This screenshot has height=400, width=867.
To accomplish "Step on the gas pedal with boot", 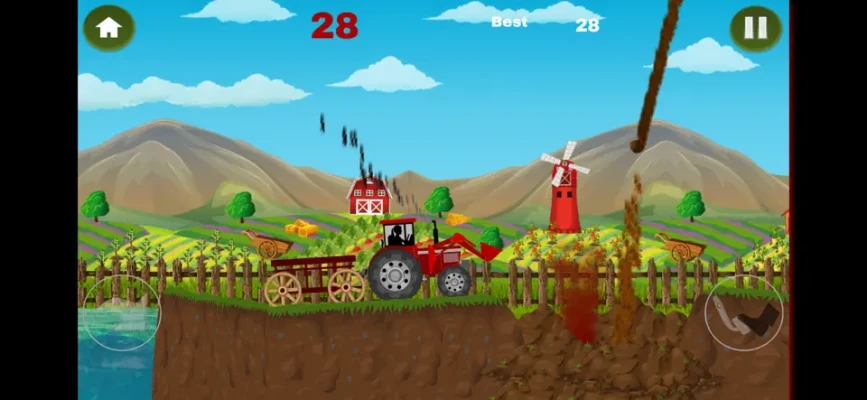I will click(744, 314).
